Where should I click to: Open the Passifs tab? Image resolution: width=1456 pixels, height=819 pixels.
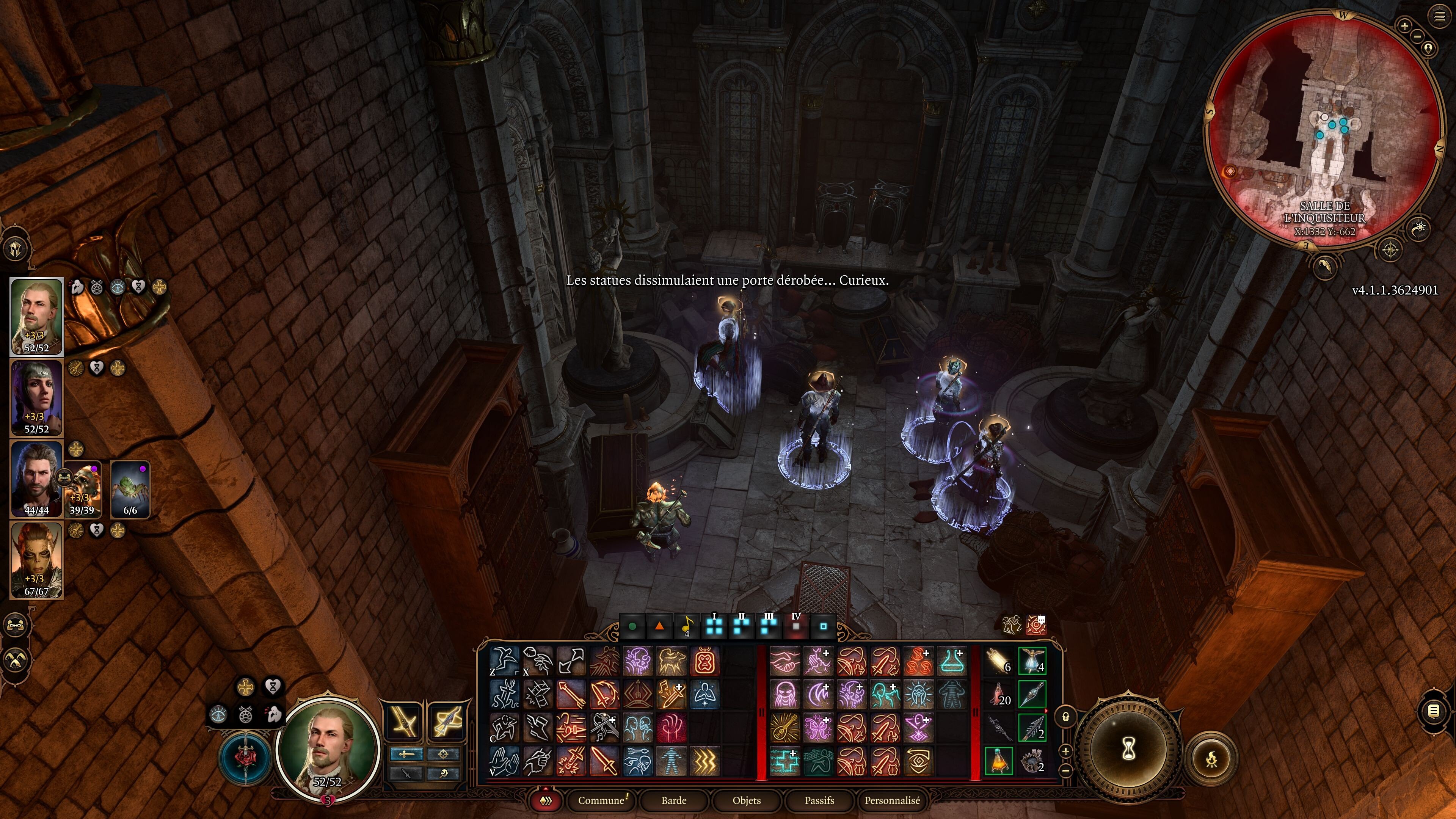[819, 801]
